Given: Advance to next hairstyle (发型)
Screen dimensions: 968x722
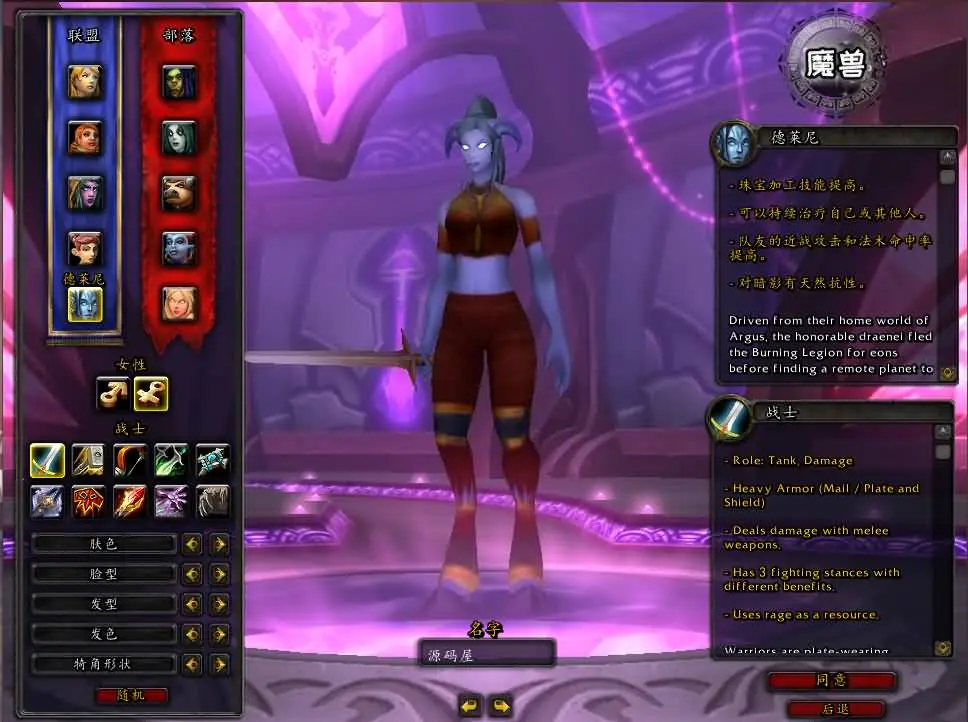Looking at the screenshot, I should (219, 604).
